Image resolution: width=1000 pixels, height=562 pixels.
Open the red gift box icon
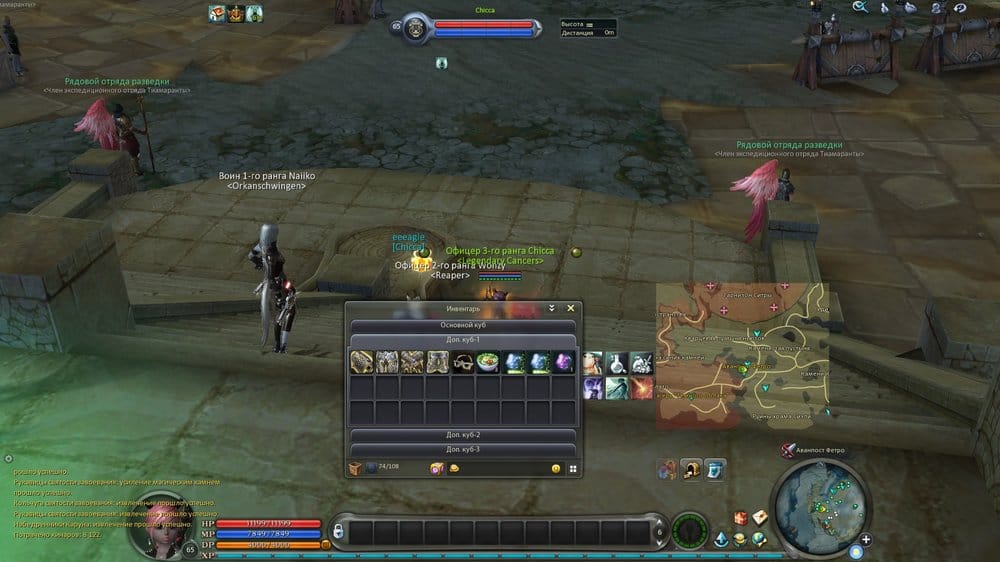pyautogui.click(x=741, y=517)
